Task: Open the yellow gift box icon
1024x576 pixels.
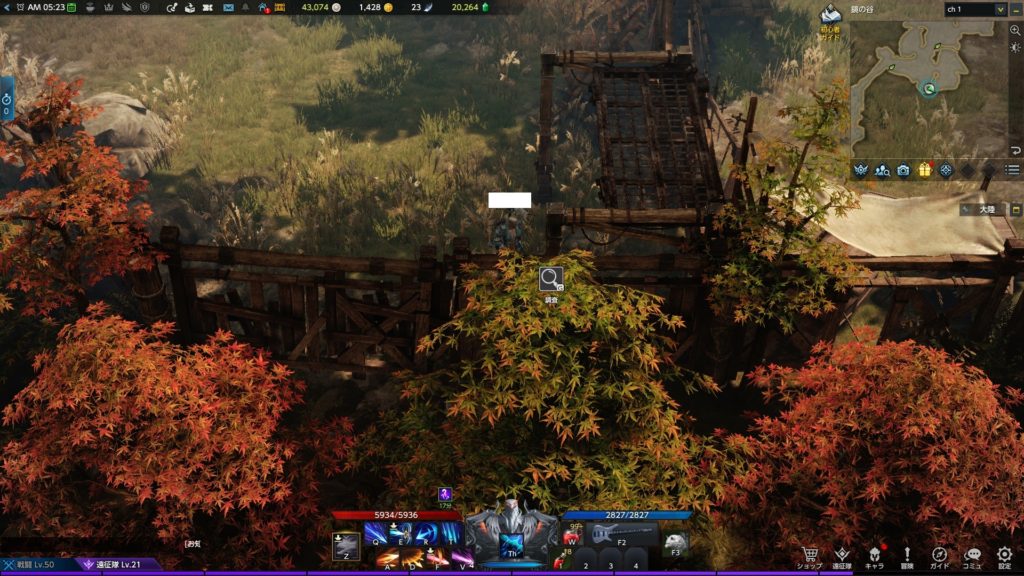Action: (925, 170)
